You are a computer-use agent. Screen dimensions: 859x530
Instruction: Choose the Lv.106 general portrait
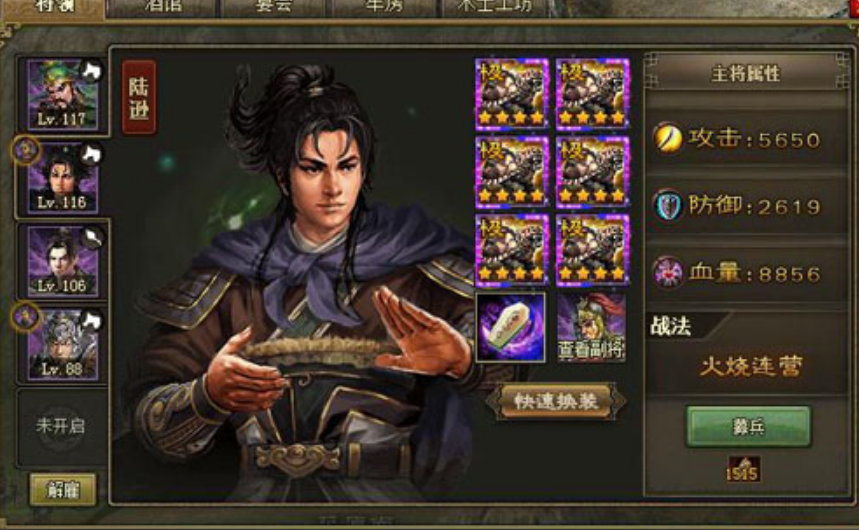(62, 261)
